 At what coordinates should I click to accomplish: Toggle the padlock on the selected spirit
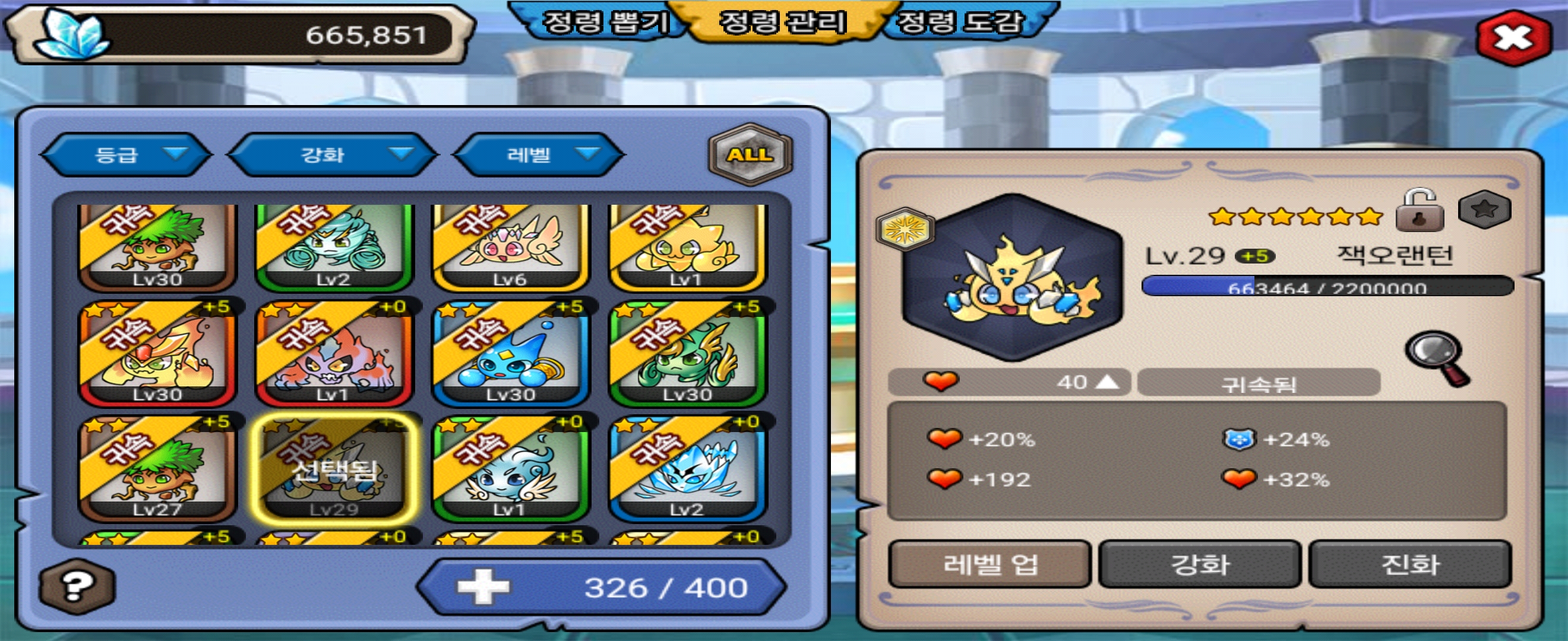point(1420,211)
